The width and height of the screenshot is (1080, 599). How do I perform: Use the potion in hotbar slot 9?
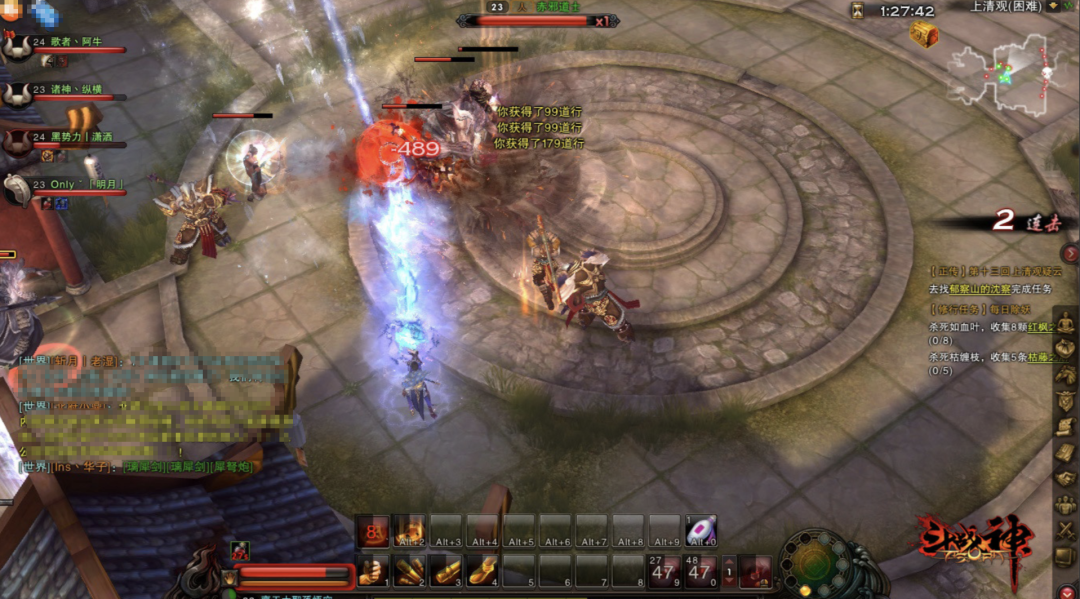tap(663, 572)
